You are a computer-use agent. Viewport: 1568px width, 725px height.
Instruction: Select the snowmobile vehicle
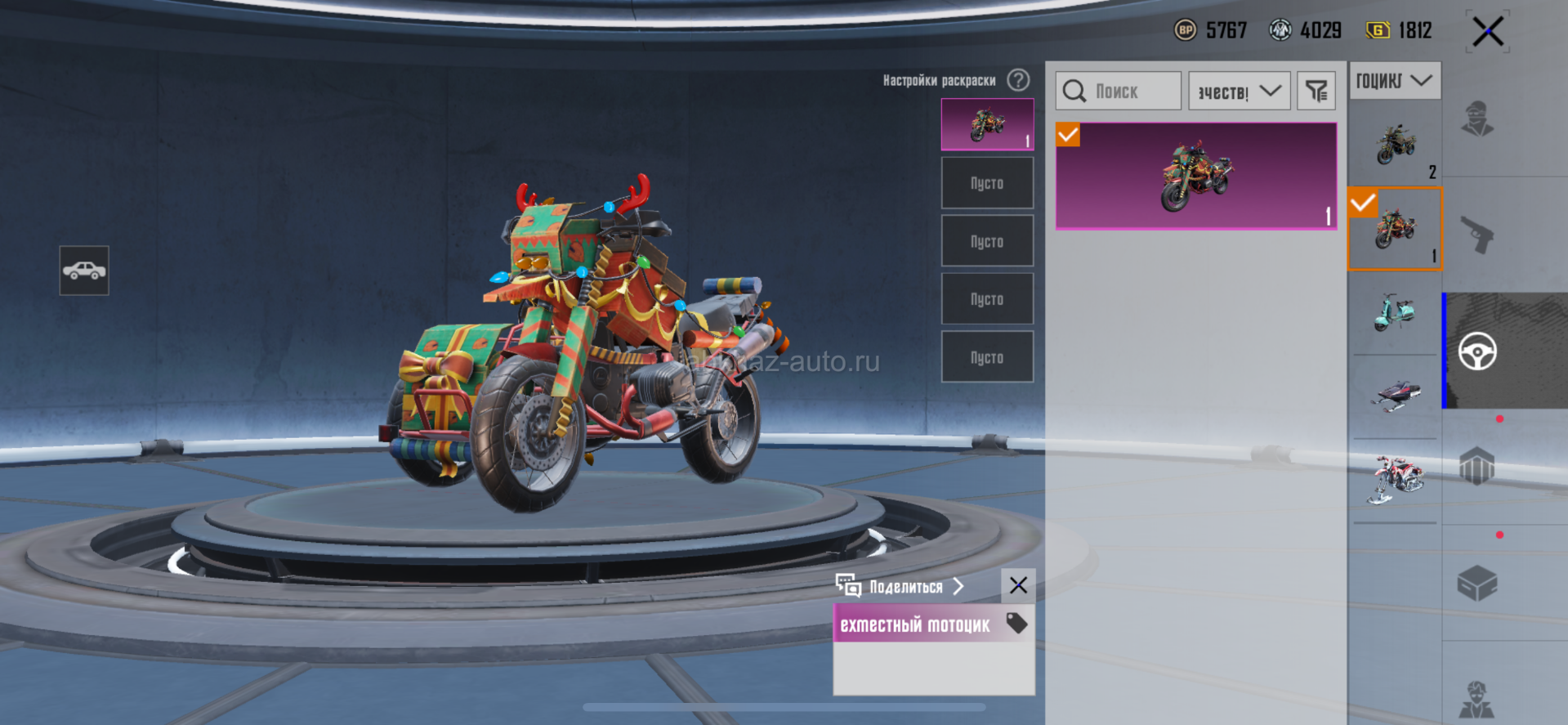coord(1395,396)
